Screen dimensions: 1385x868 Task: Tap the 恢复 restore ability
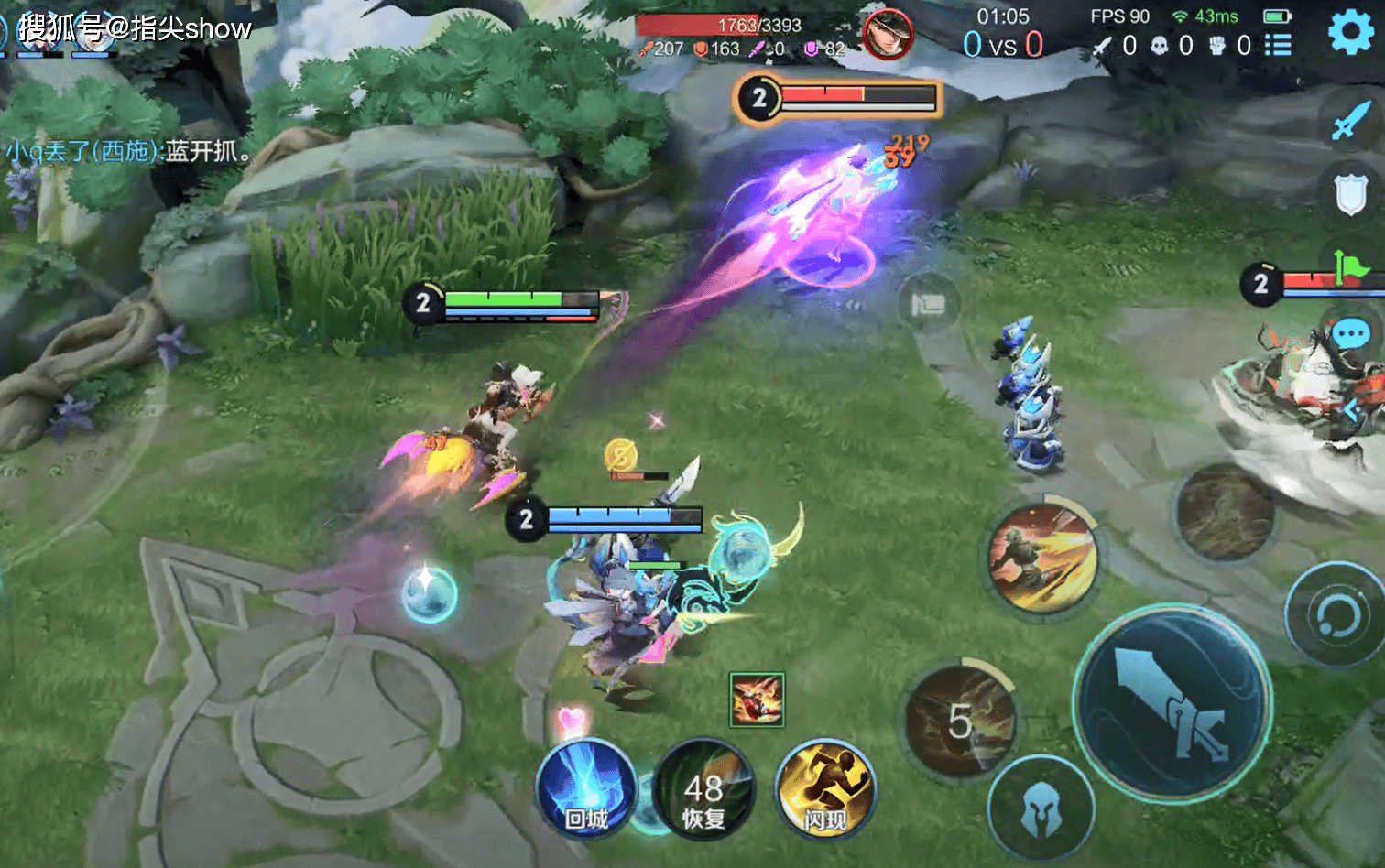click(703, 791)
